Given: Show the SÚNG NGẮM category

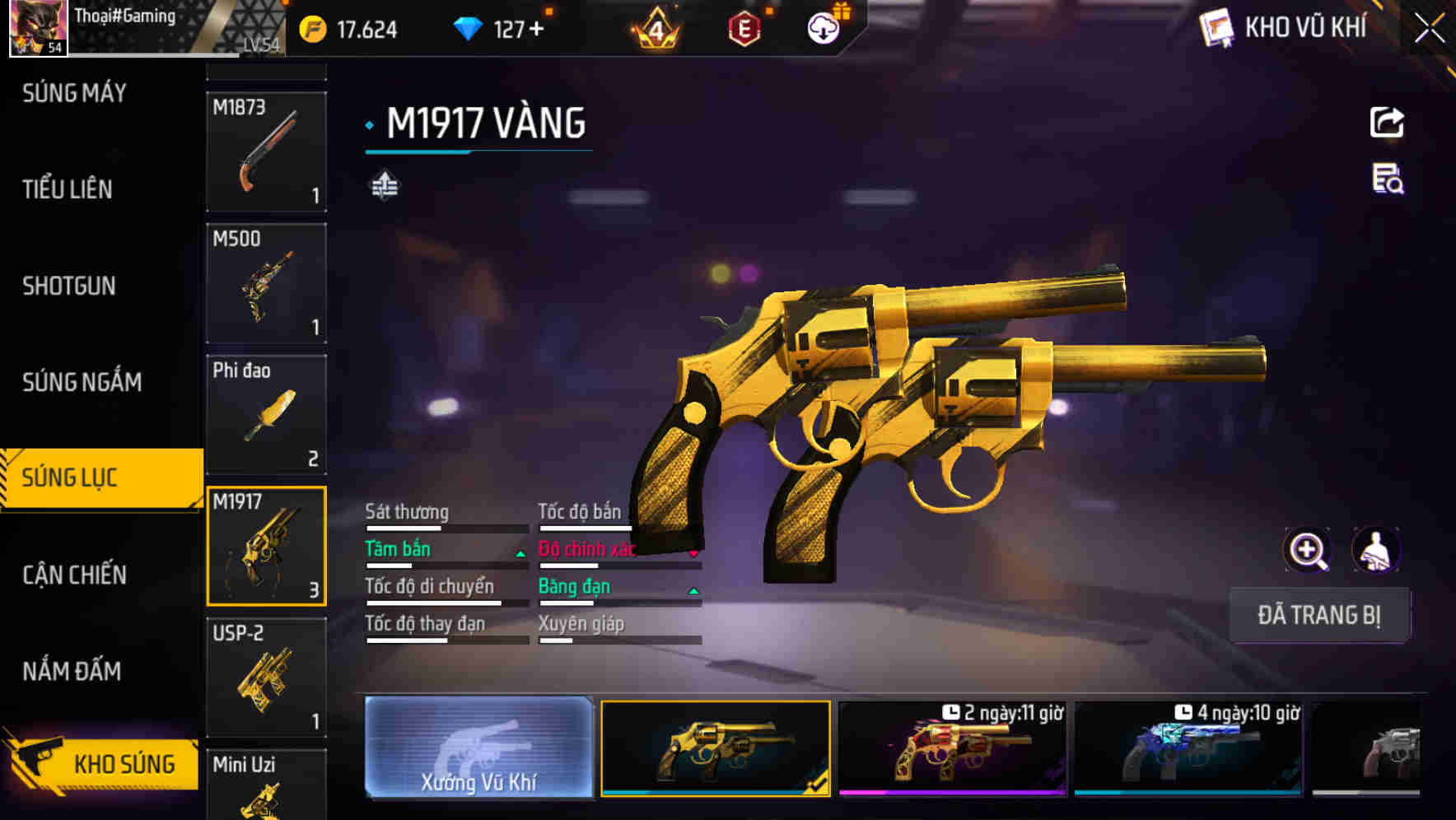Looking at the screenshot, I should (x=82, y=382).
